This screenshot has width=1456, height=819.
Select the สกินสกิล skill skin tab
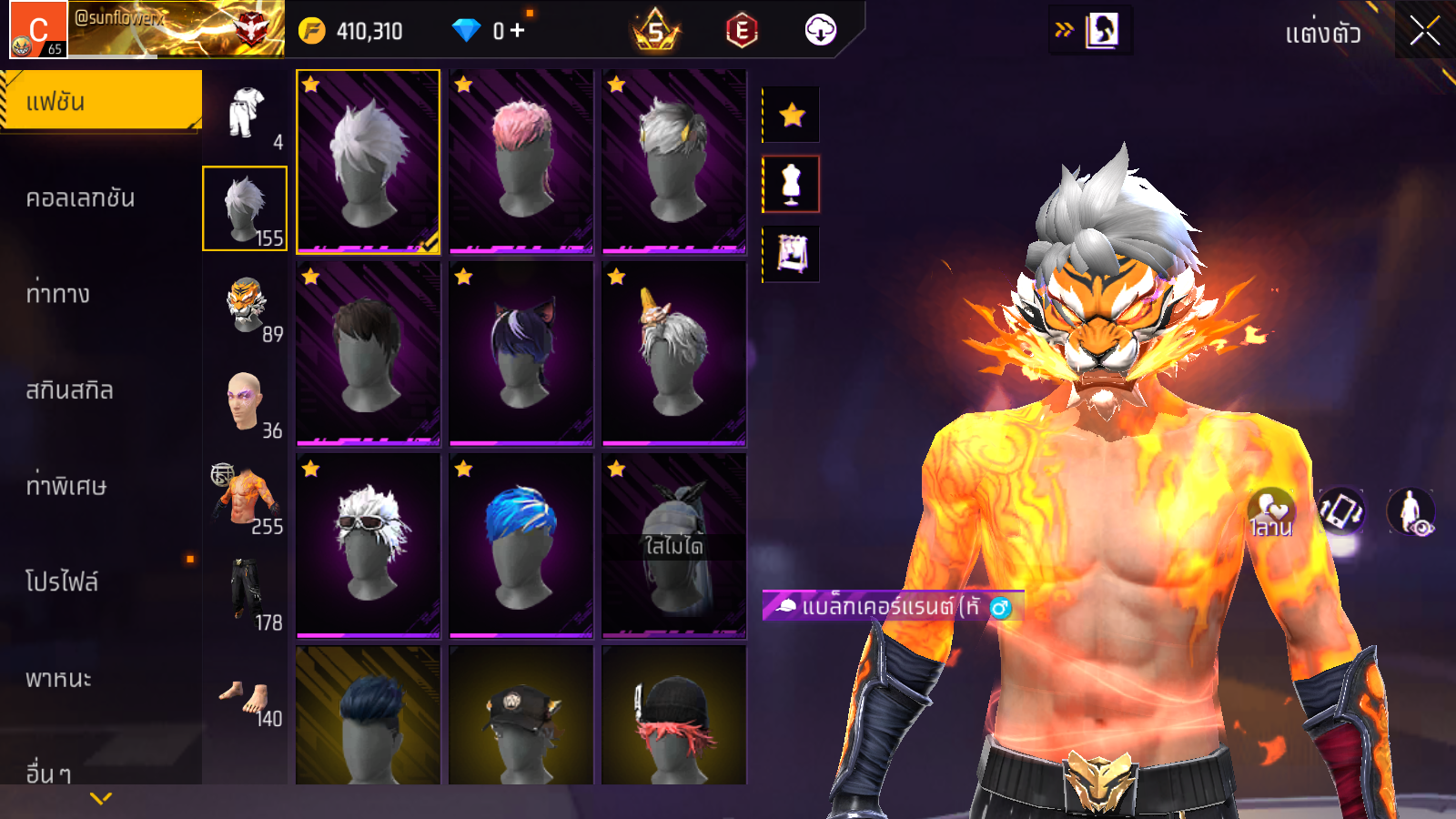[x=70, y=390]
